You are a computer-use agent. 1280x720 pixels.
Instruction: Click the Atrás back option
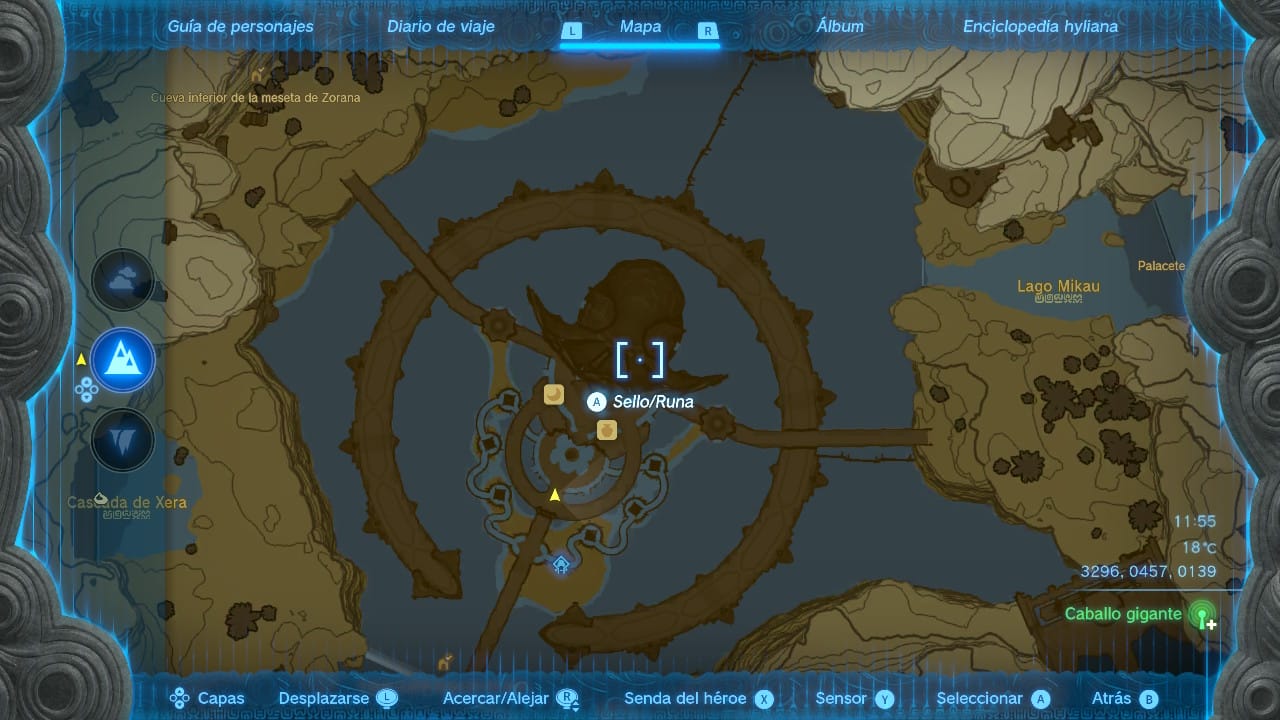1123,699
